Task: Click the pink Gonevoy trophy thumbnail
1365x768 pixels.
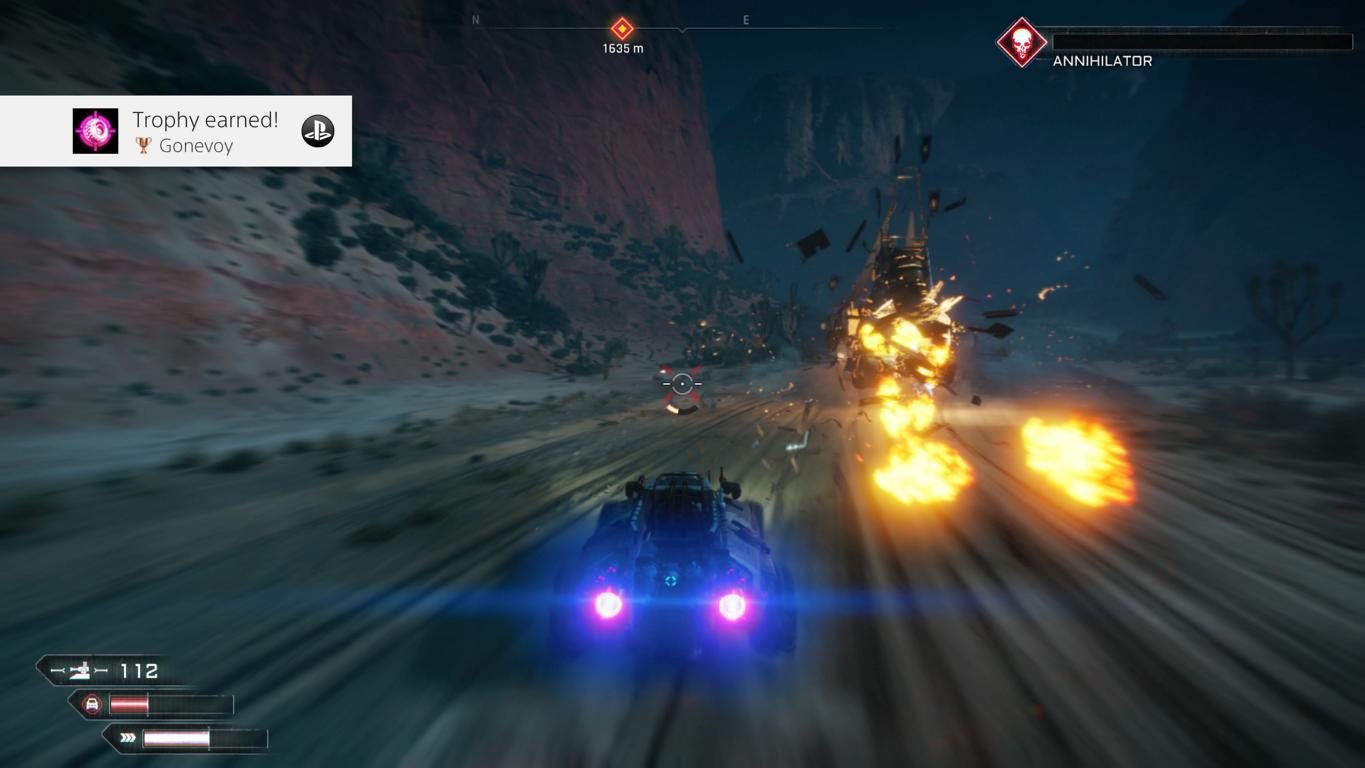Action: 96,132
